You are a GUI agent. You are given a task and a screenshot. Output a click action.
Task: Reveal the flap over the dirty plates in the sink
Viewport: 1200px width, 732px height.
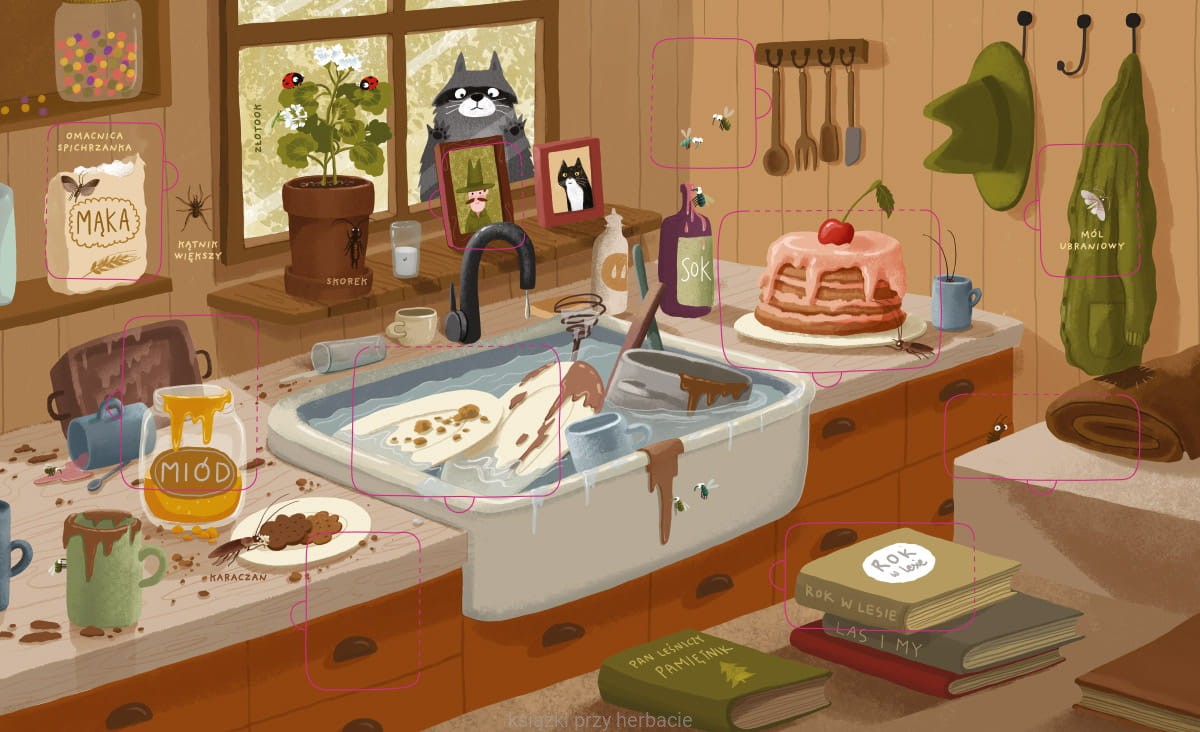[456, 420]
